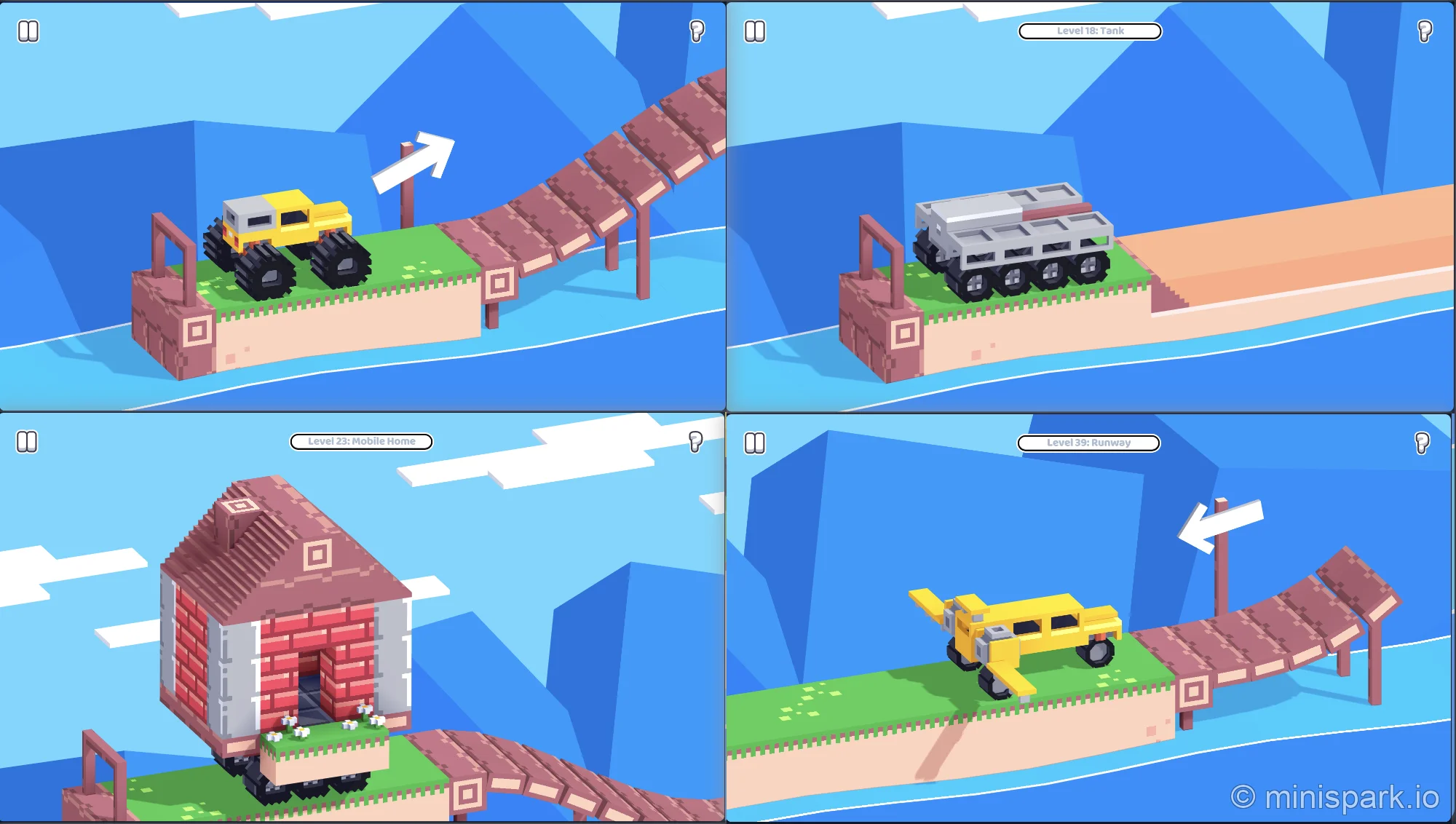Click the Level 39: Runway title pill
1456x824 pixels.
(x=1088, y=442)
